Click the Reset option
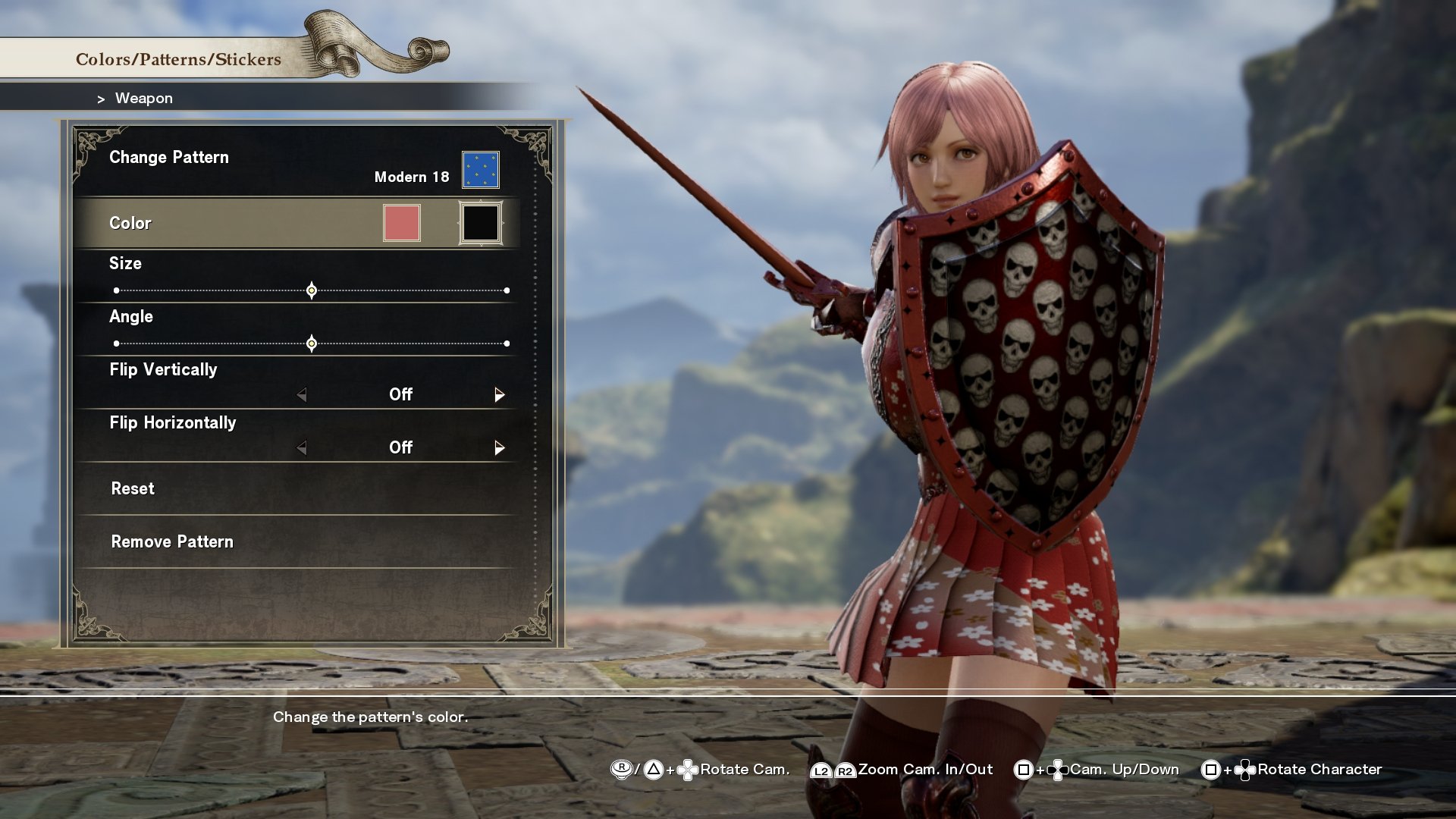The height and width of the screenshot is (819, 1456). pyautogui.click(x=133, y=488)
